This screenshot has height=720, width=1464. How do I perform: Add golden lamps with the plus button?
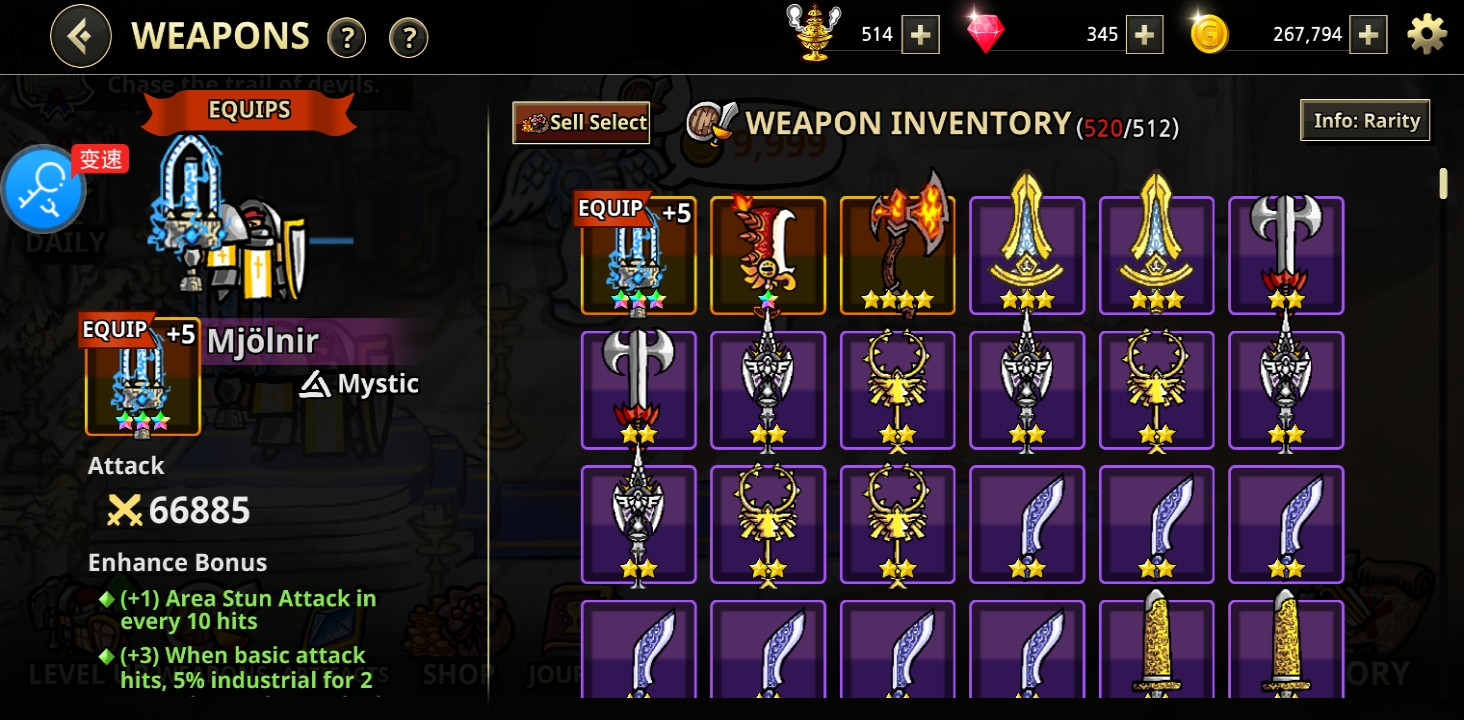pyautogui.click(x=920, y=35)
